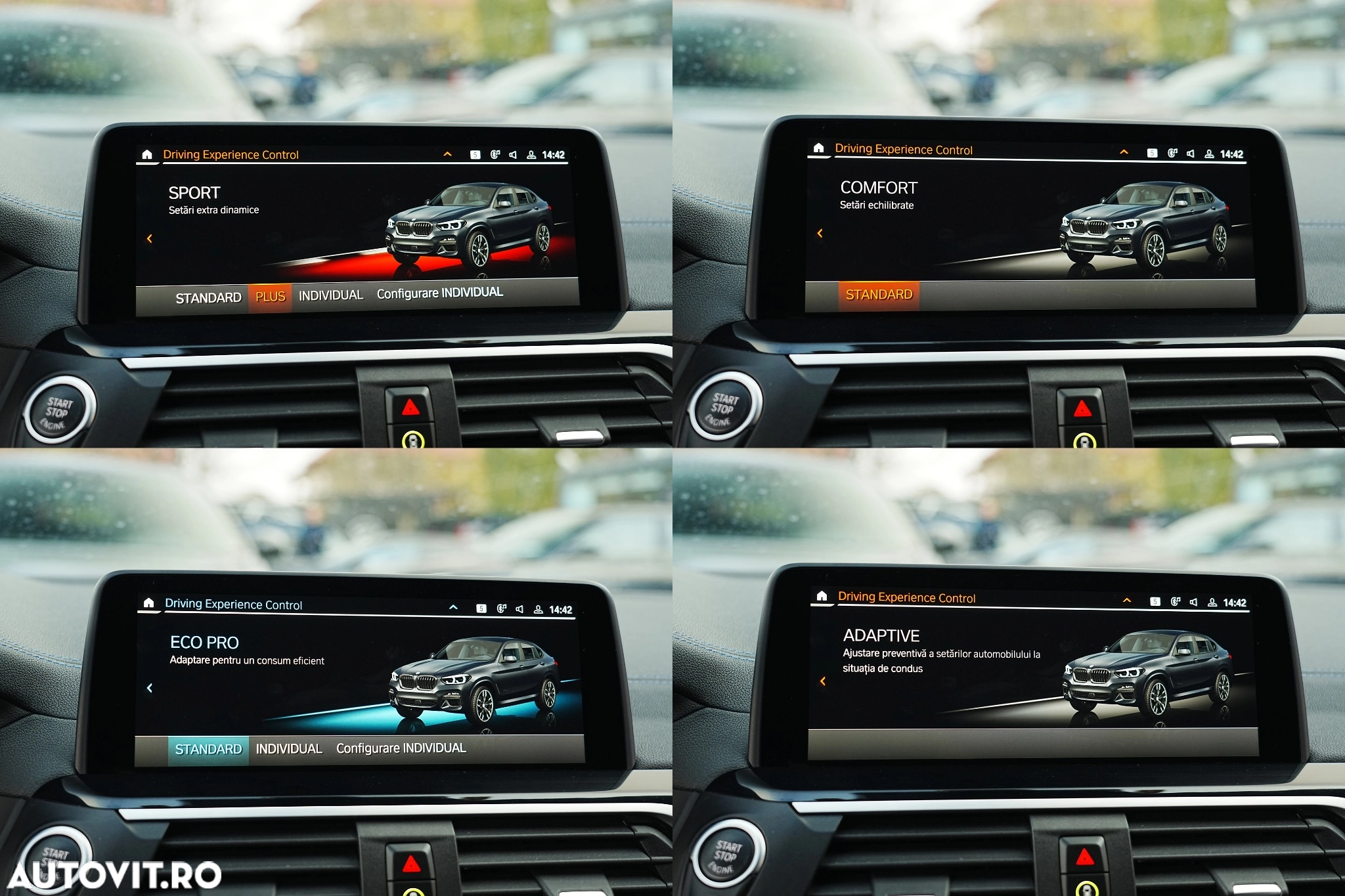Click the AUTOVIT.RO watermark logo
Viewport: 1345px width, 896px height.
[115, 875]
